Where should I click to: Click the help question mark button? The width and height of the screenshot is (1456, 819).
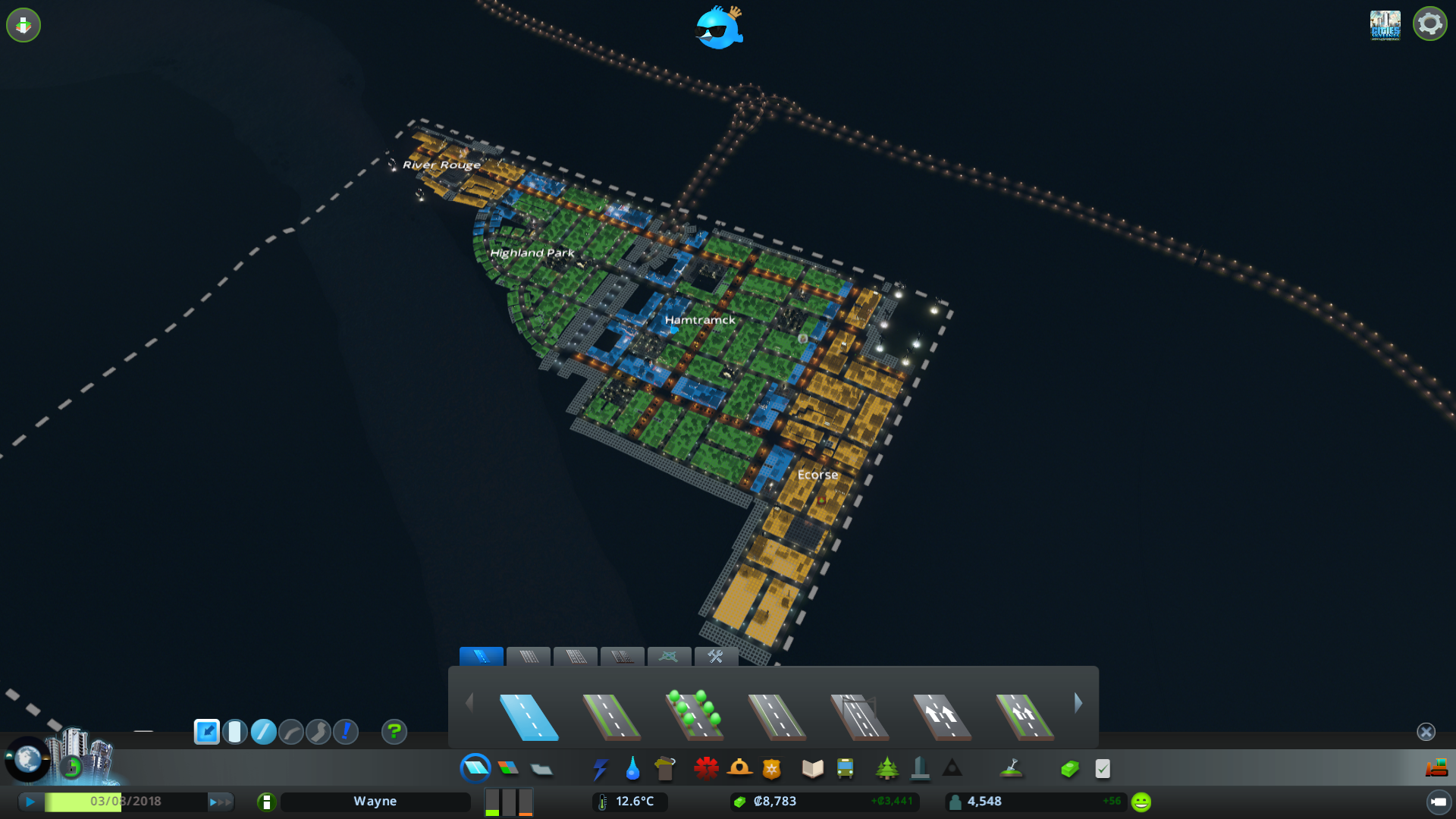(394, 733)
